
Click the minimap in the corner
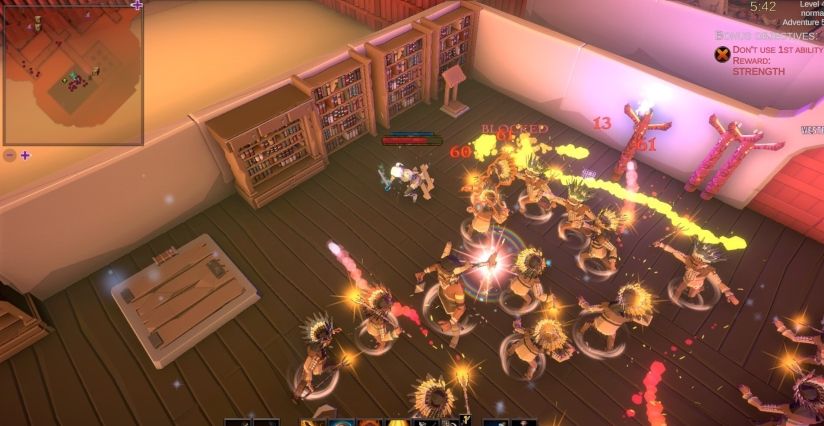[x=73, y=74]
